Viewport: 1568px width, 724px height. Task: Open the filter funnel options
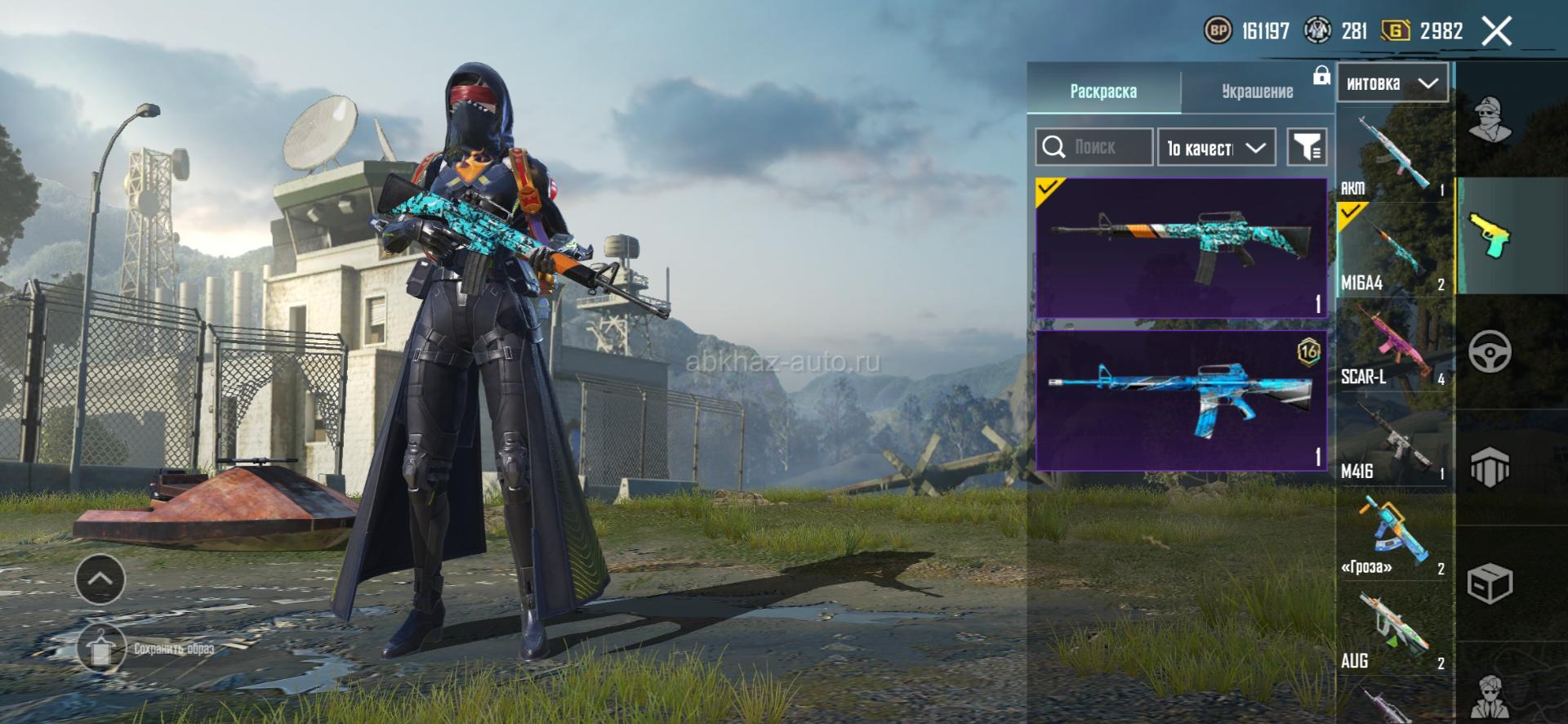click(x=1307, y=147)
